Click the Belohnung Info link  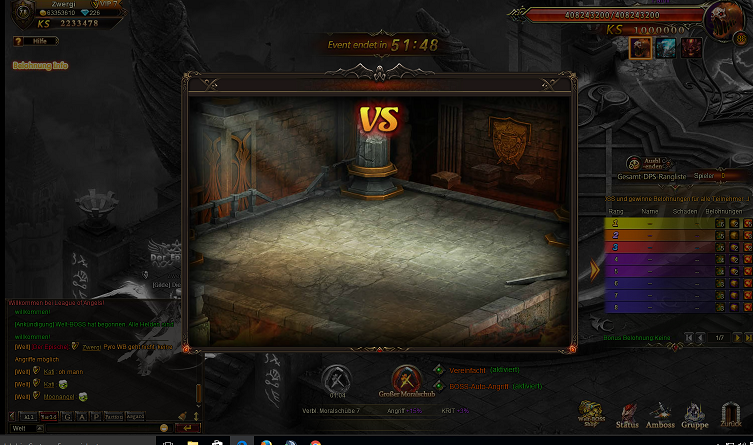tap(40, 65)
